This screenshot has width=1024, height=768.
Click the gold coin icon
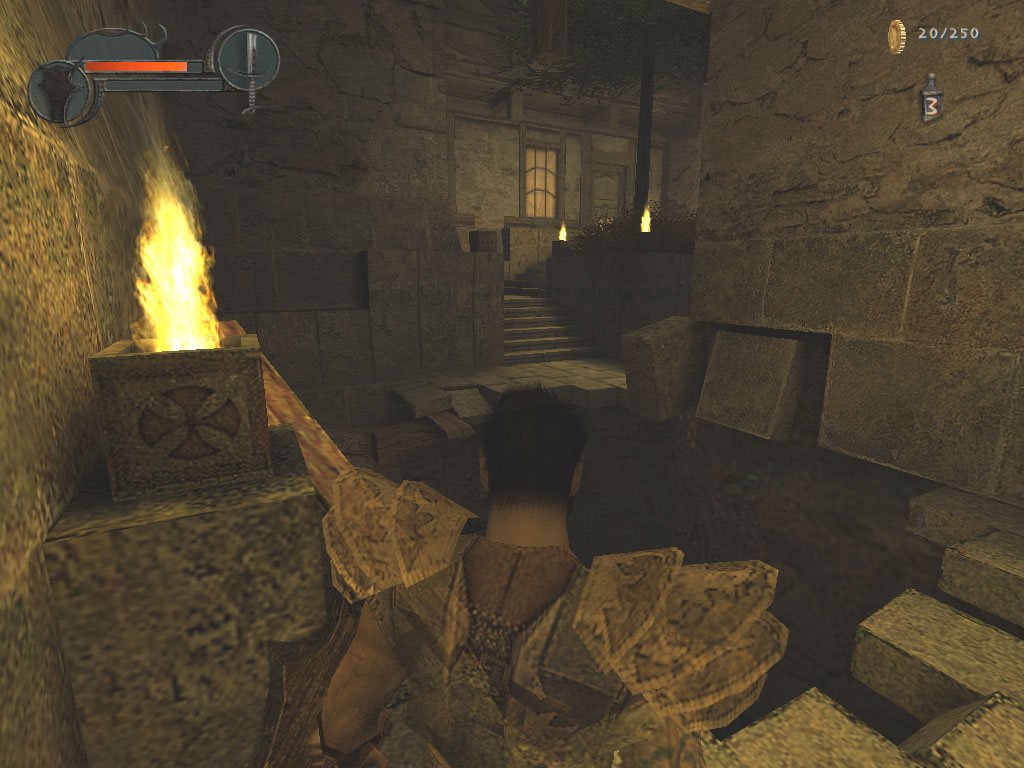896,36
